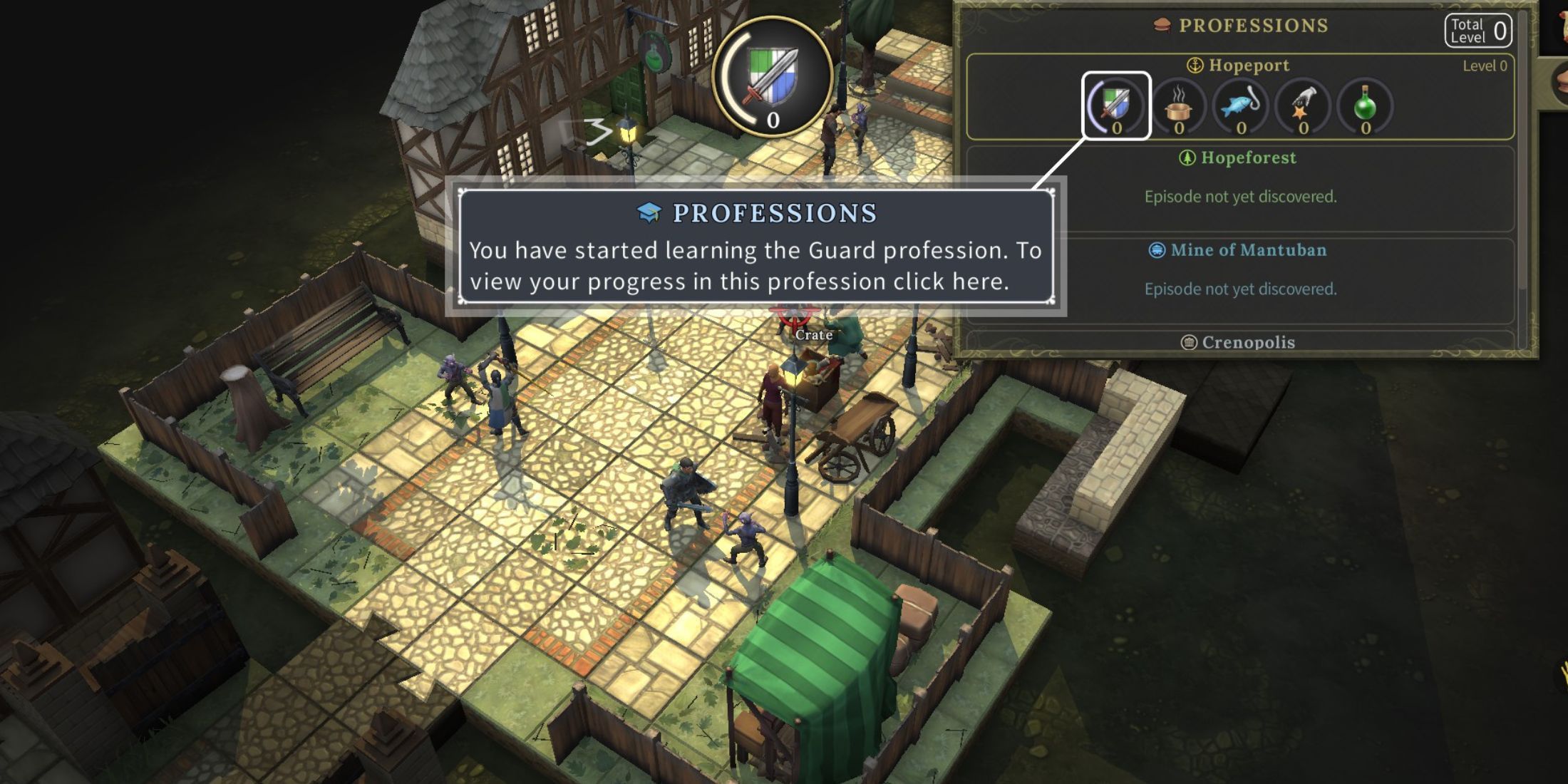Open the Alchemist green potion profession
The image size is (1568, 784).
1365,107
